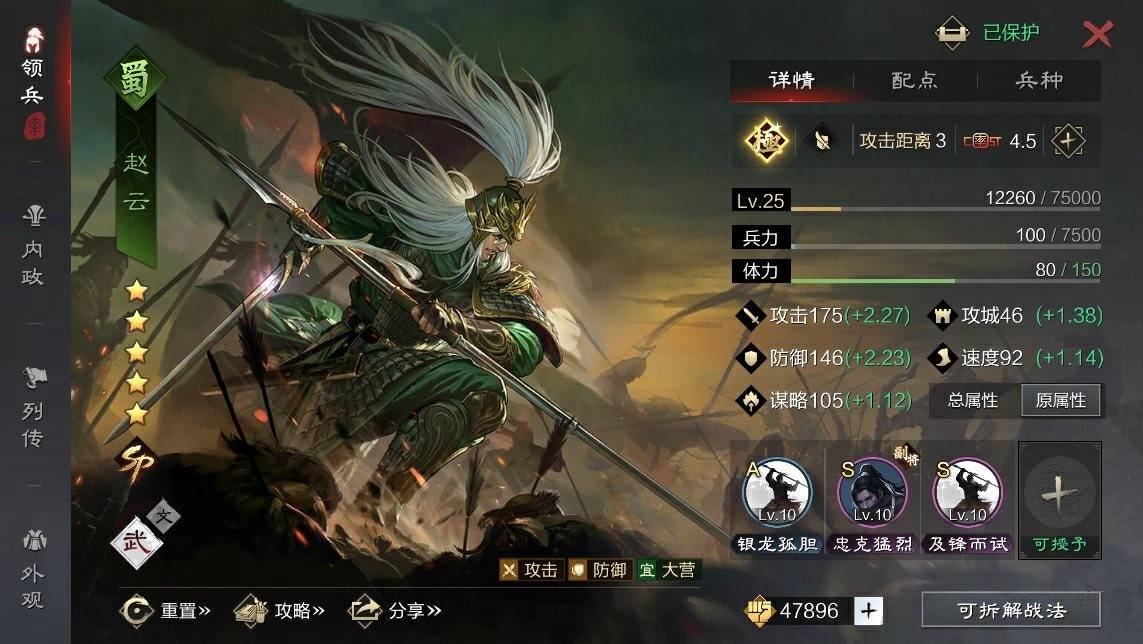The height and width of the screenshot is (644, 1143).
Task: Show the 外观 appearance section
Action: [33, 570]
